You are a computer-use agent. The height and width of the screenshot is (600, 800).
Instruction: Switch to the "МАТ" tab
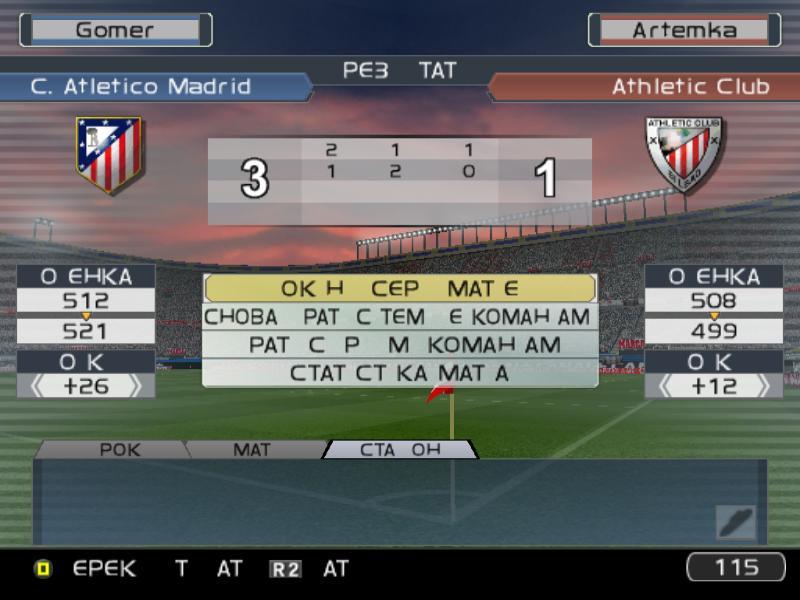click(x=252, y=450)
